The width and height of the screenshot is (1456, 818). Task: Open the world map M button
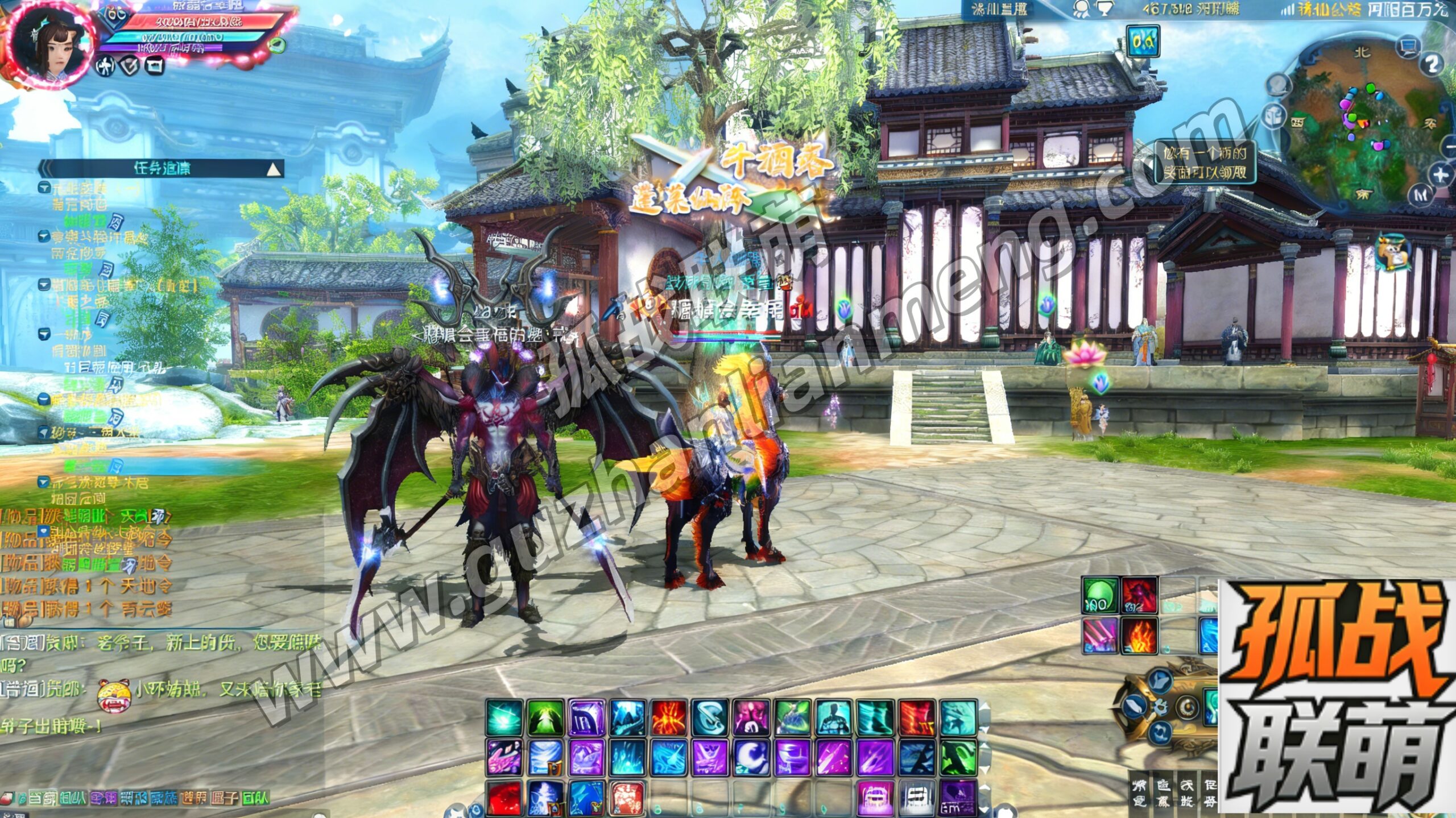click(1421, 195)
